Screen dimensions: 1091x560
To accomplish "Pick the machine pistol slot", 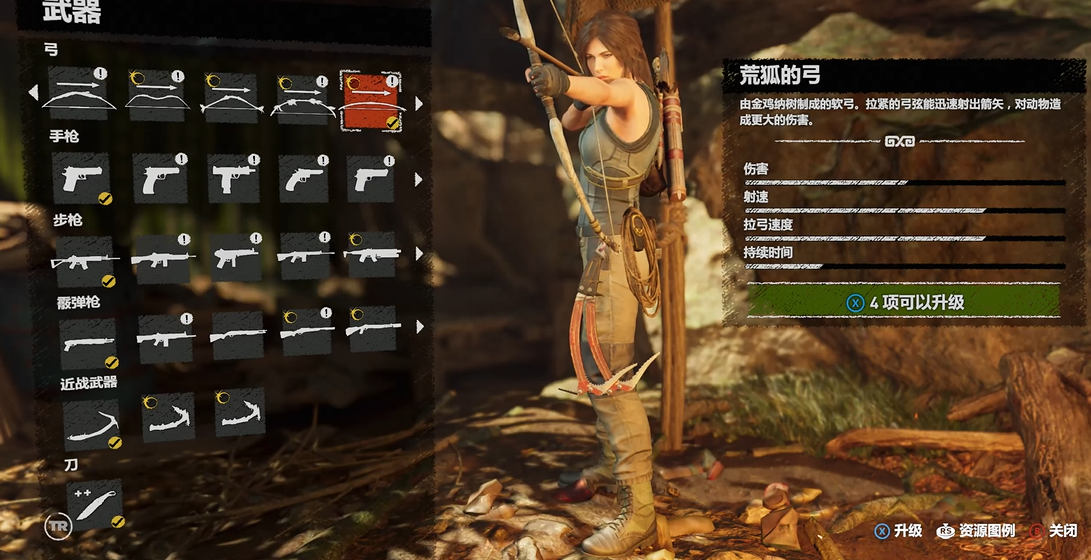I will tap(233, 179).
